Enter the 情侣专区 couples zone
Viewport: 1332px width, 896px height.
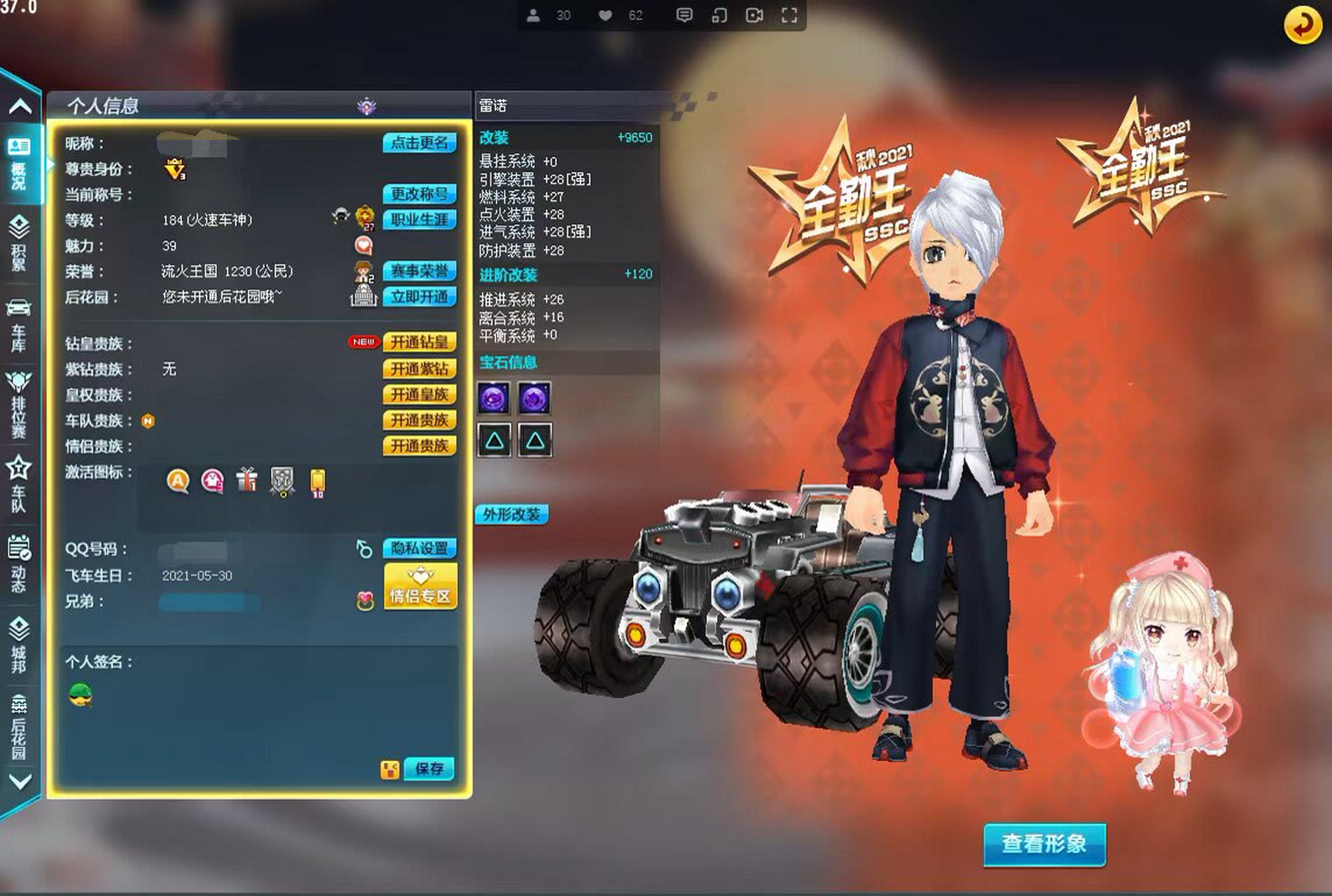pos(420,586)
